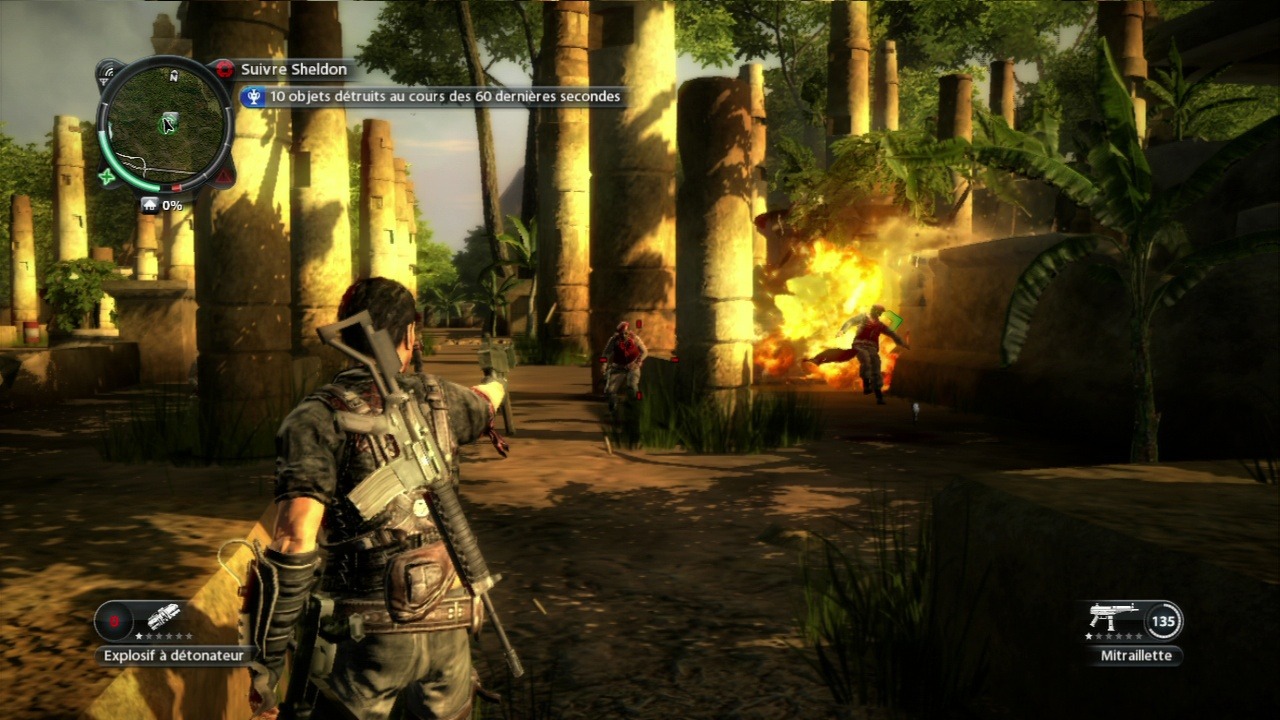Image resolution: width=1280 pixels, height=720 pixels.
Task: Click the house icon below the minimap
Action: (x=149, y=205)
